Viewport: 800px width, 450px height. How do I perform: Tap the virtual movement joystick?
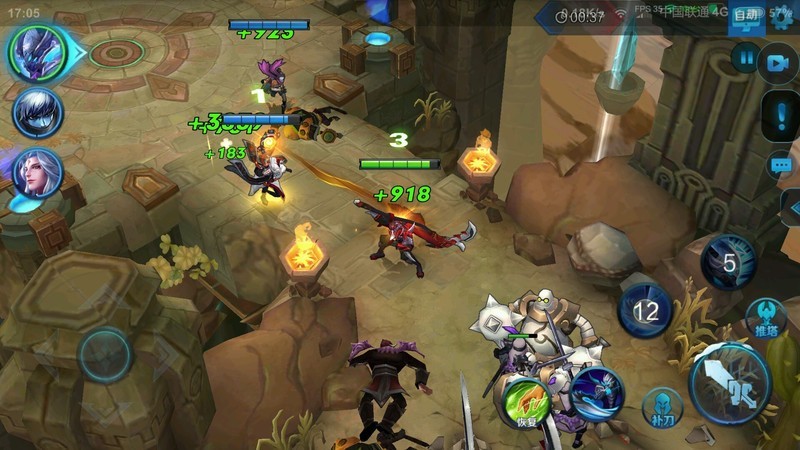(x=105, y=354)
